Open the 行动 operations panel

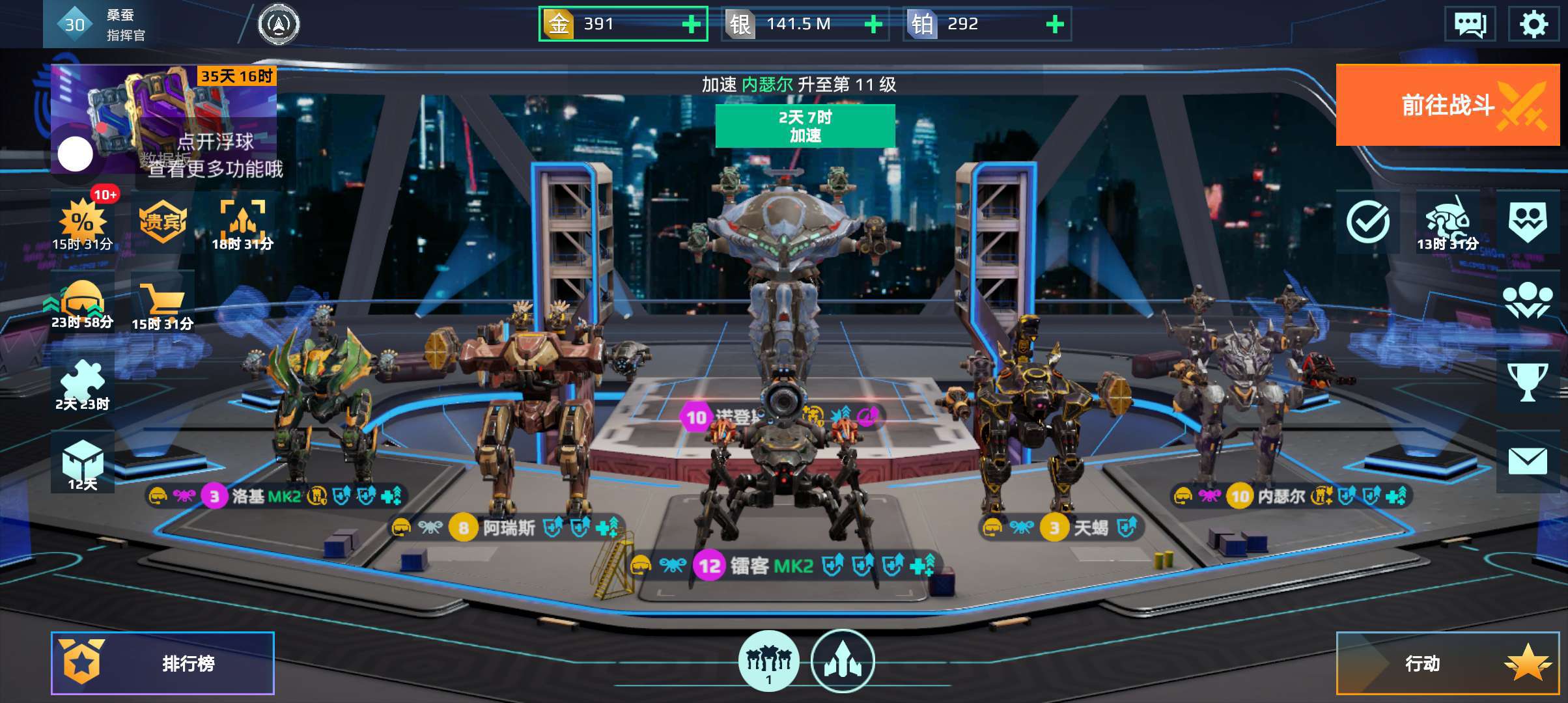click(1447, 663)
